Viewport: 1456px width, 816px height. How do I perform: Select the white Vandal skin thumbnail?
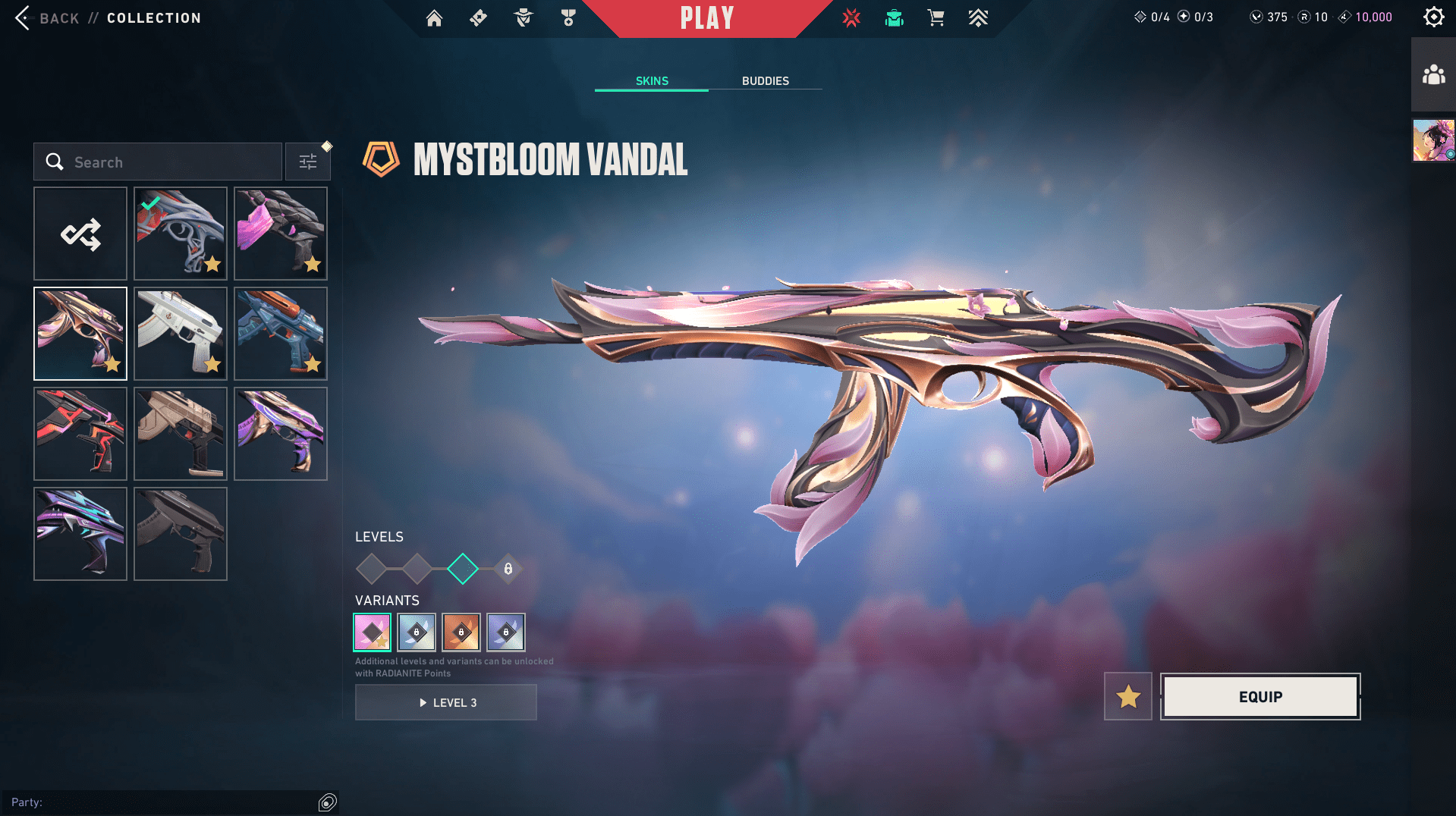[181, 334]
